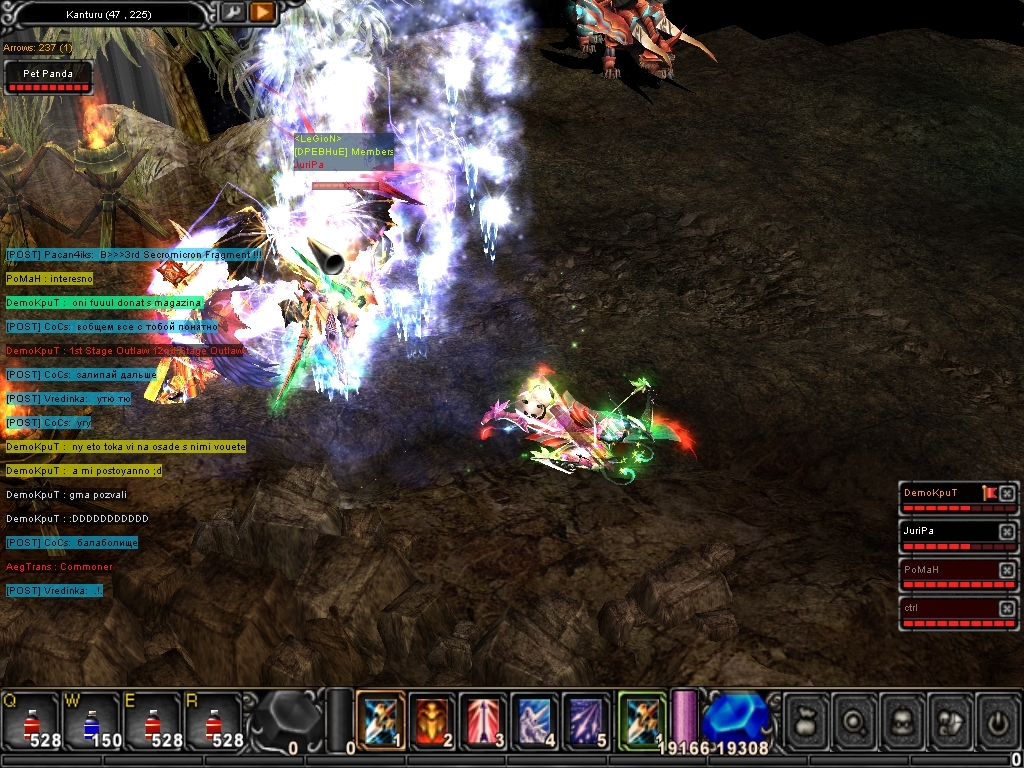Remove DemoKpuT from the party list
The image size is (1024, 768).
coord(1007,494)
